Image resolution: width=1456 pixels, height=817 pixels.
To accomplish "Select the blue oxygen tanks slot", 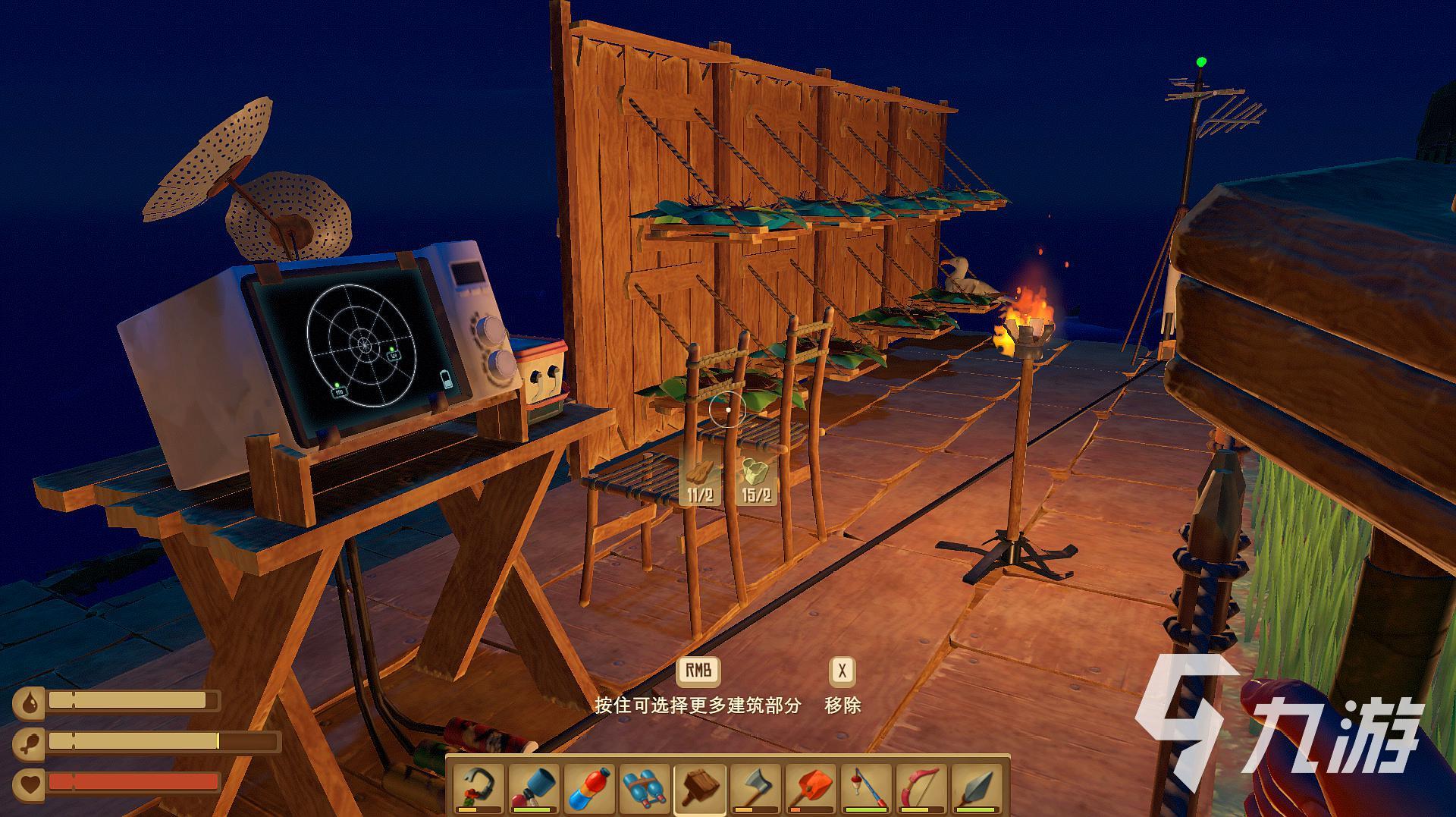I will coord(645,789).
